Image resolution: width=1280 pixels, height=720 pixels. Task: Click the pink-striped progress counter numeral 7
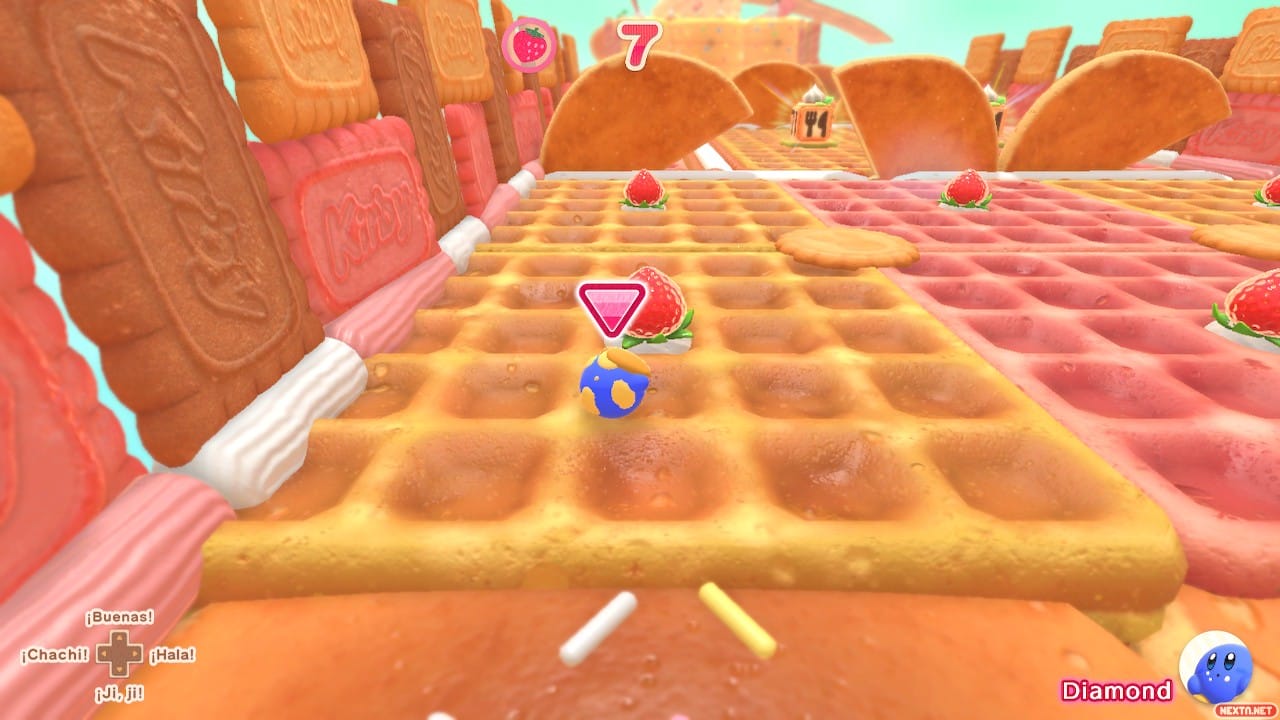pyautogui.click(x=641, y=45)
